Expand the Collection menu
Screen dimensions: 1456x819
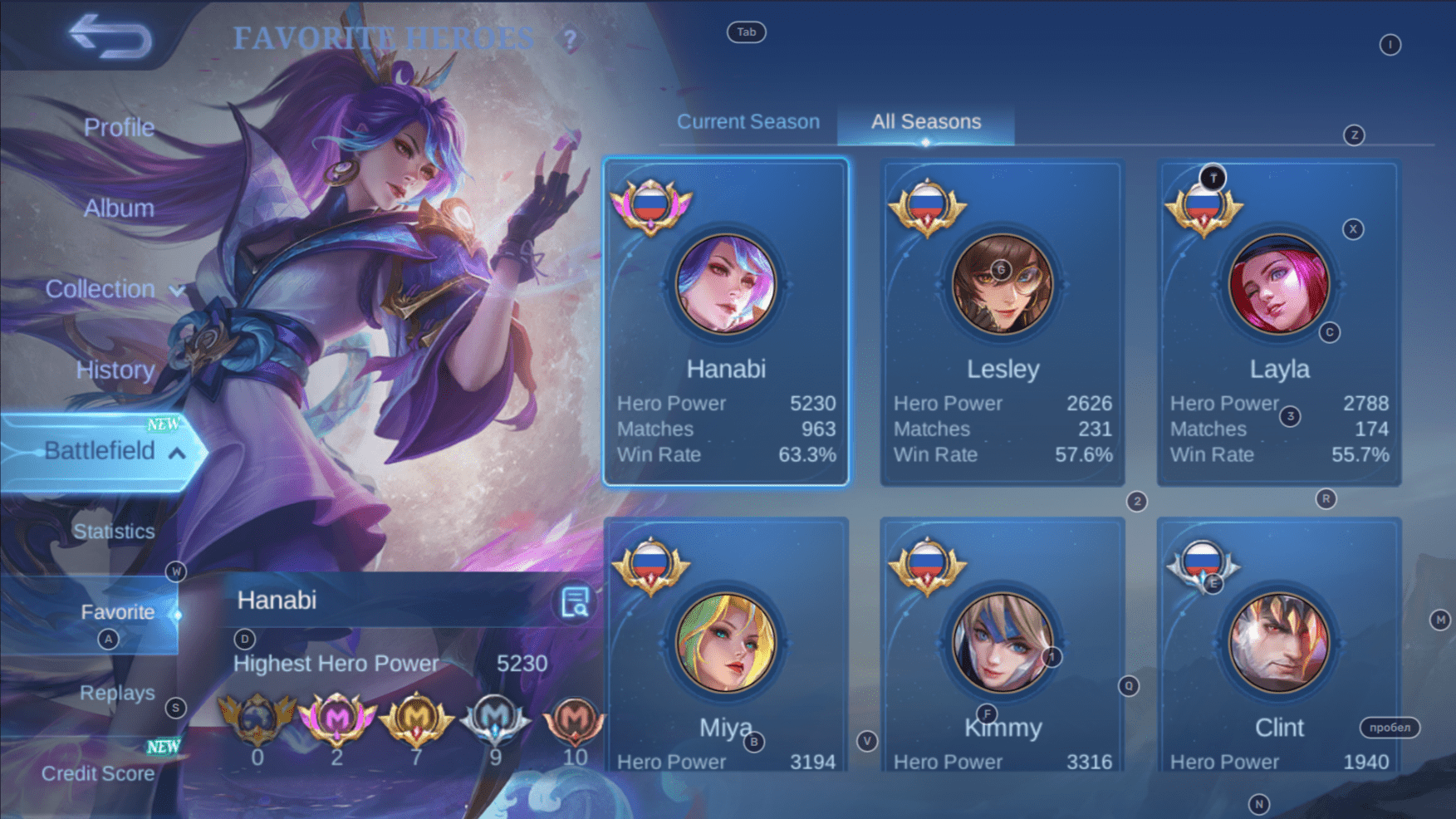(114, 289)
